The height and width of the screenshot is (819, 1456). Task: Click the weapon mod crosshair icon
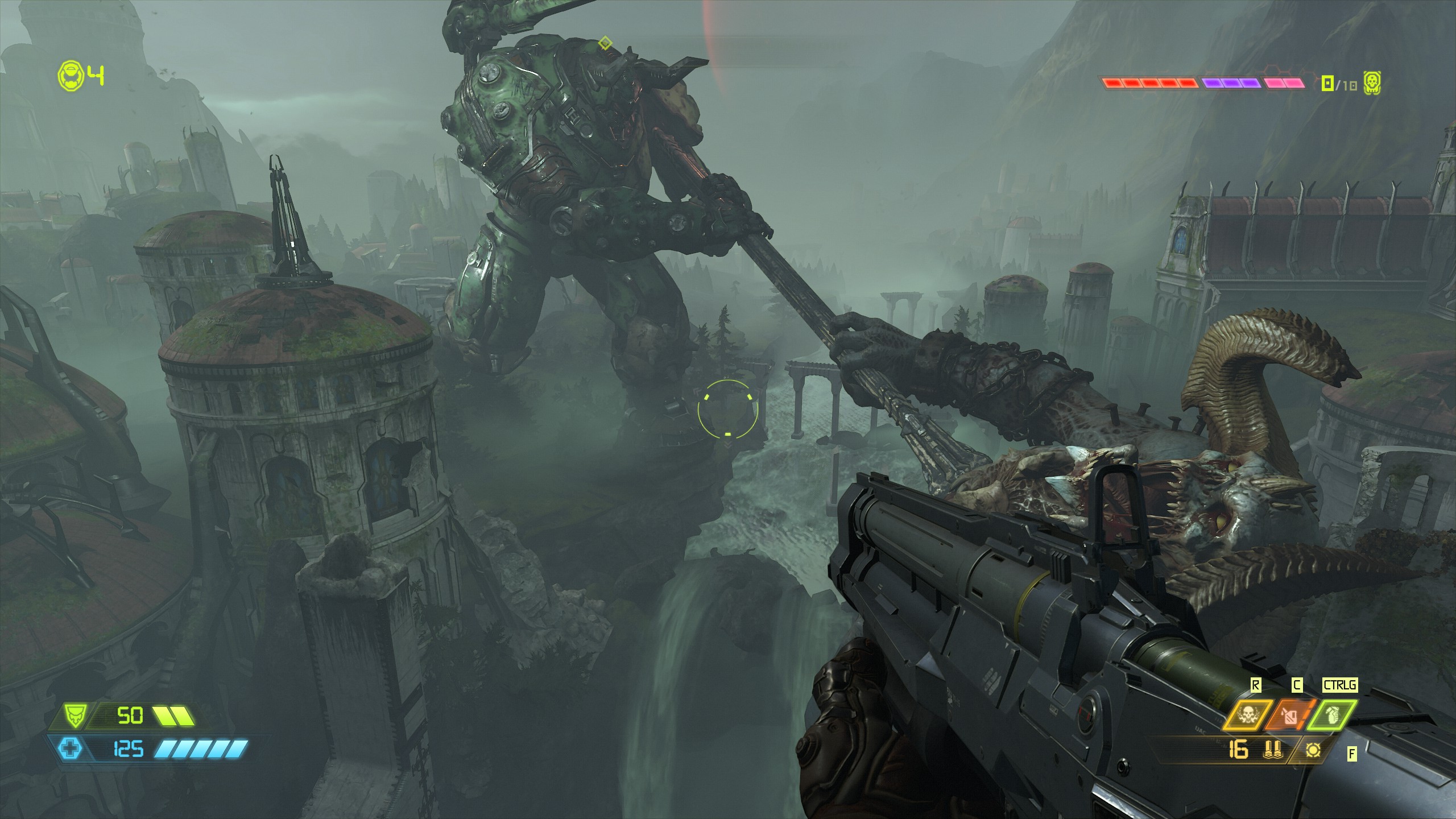coord(1312,751)
